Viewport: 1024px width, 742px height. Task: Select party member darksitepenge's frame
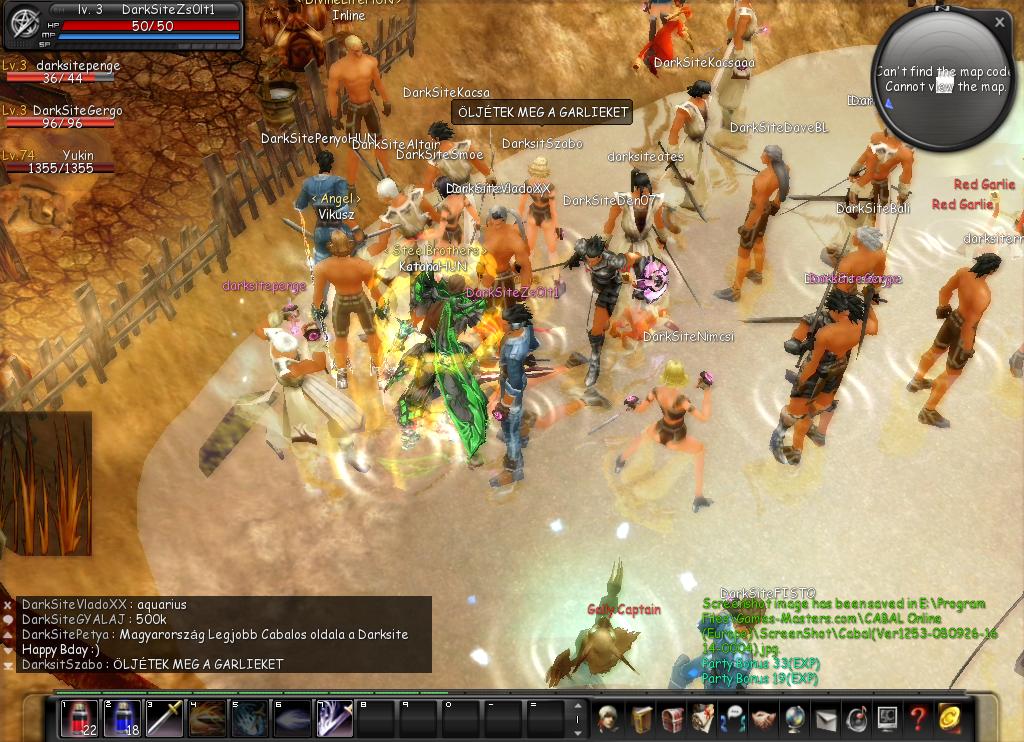click(x=60, y=73)
